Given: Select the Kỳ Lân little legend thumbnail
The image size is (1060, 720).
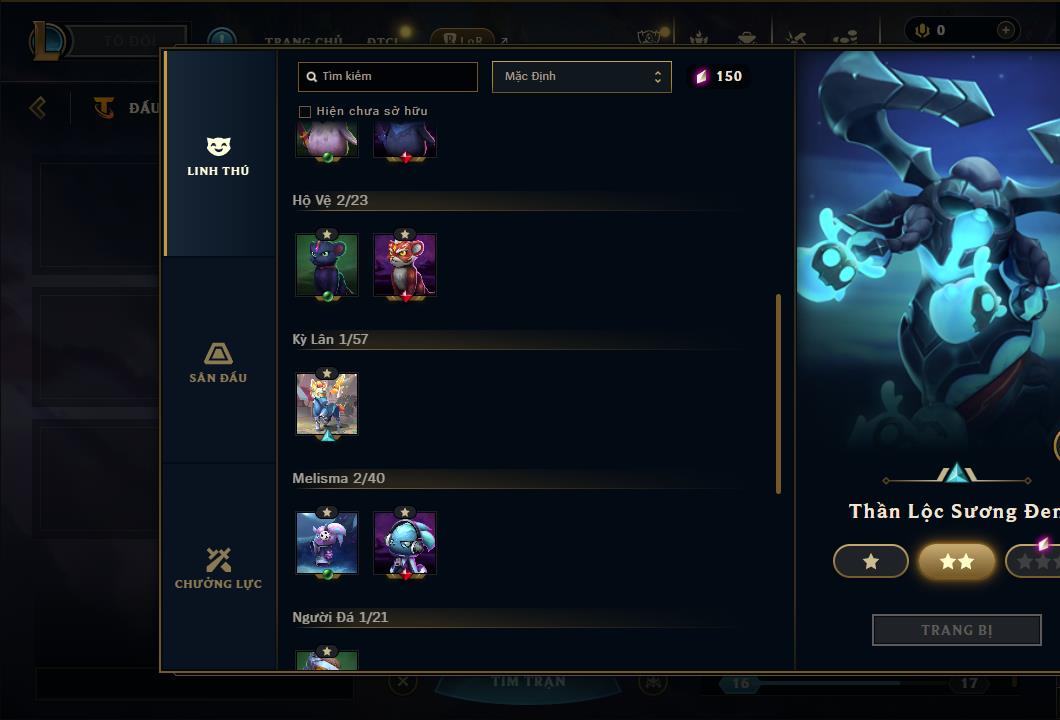Looking at the screenshot, I should (x=327, y=404).
